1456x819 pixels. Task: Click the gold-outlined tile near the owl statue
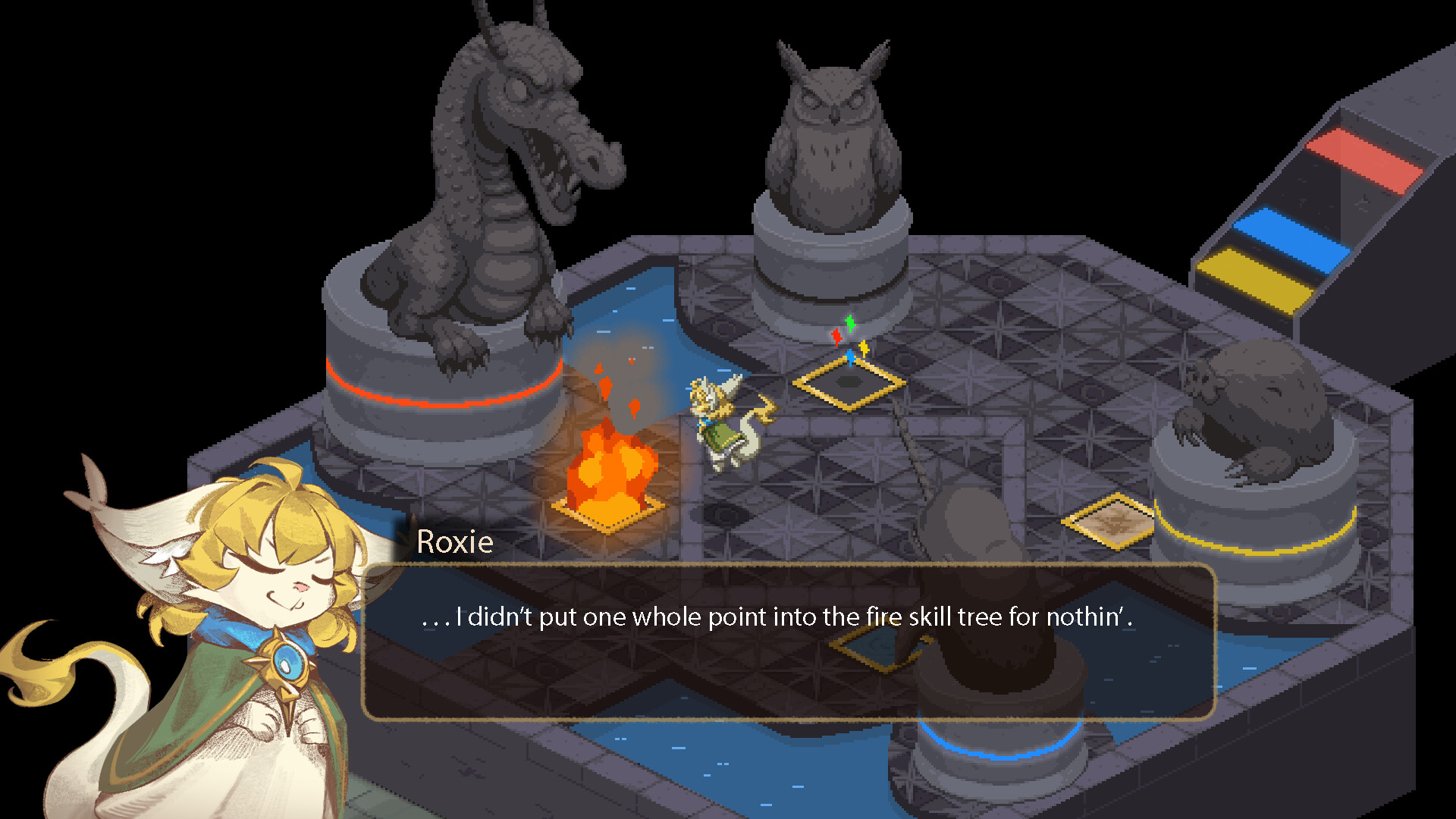(848, 383)
